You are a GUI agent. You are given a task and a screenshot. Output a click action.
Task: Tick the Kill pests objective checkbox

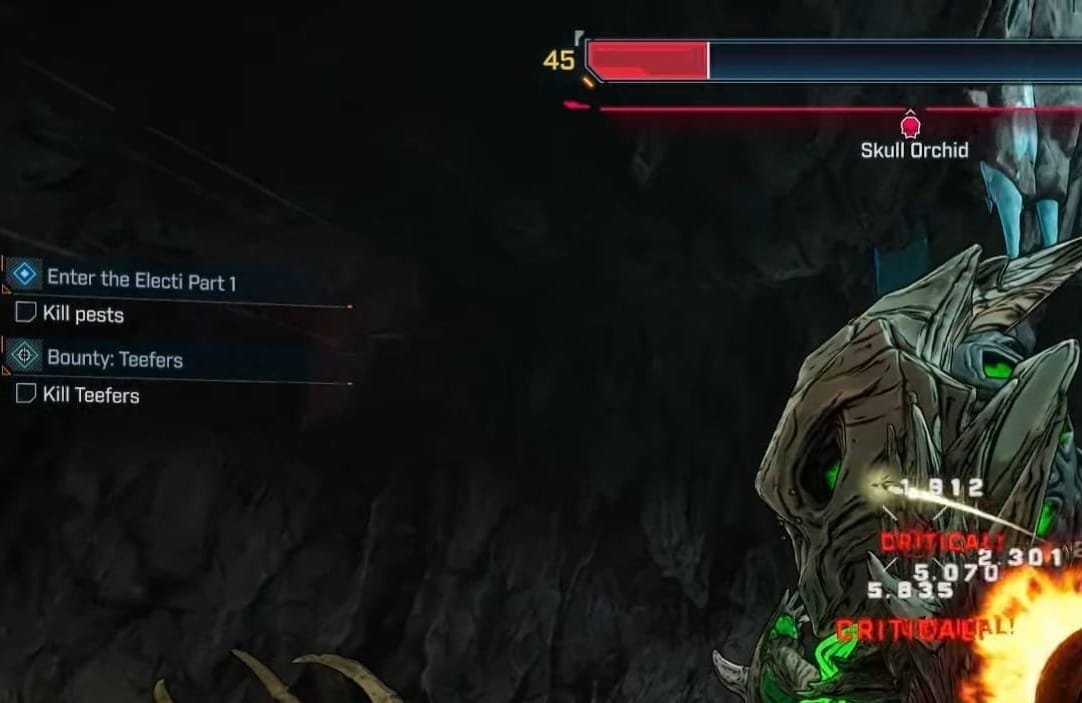coord(26,314)
